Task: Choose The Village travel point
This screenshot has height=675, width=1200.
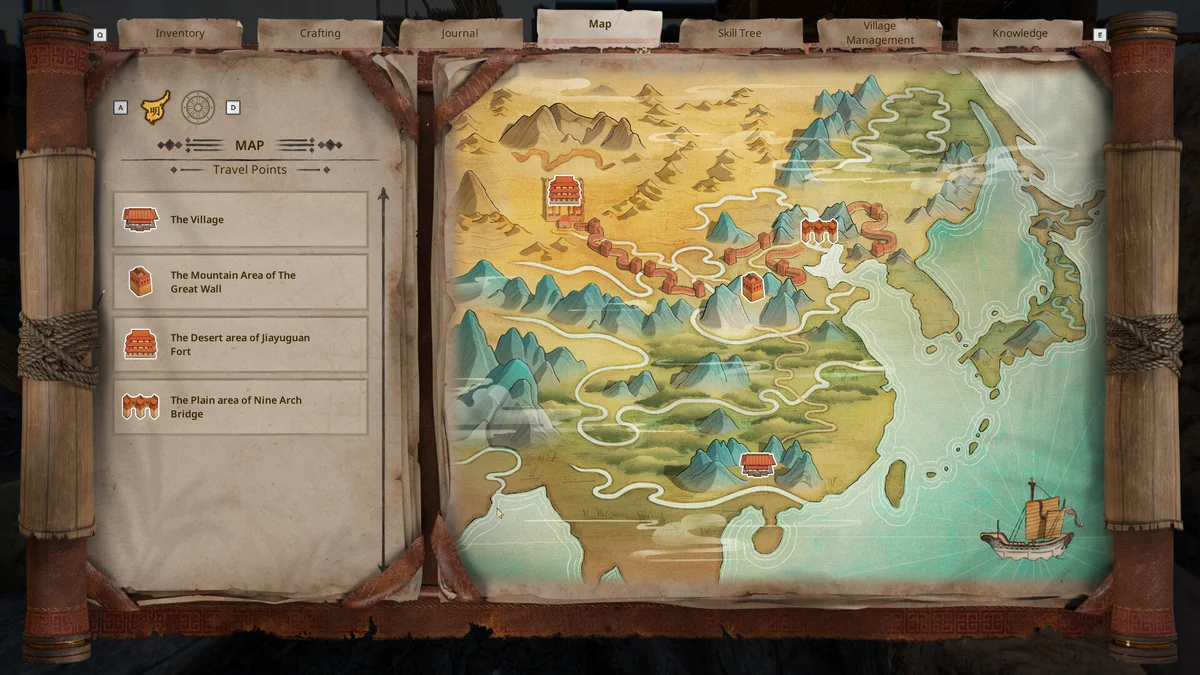Action: pos(240,220)
